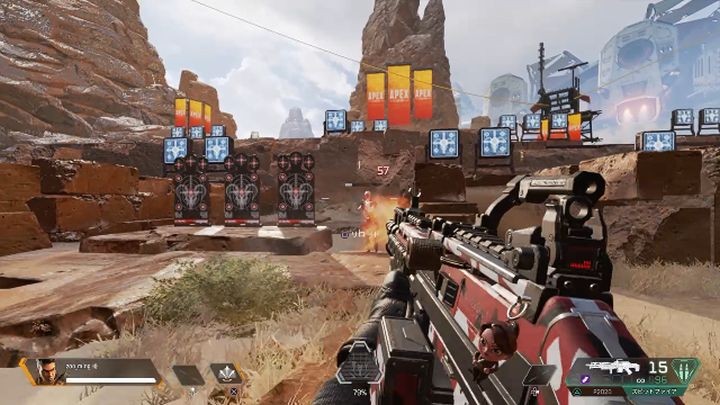Select the equipped rifle weapon icon
Screen dimensions: 720x405
point(613,367)
